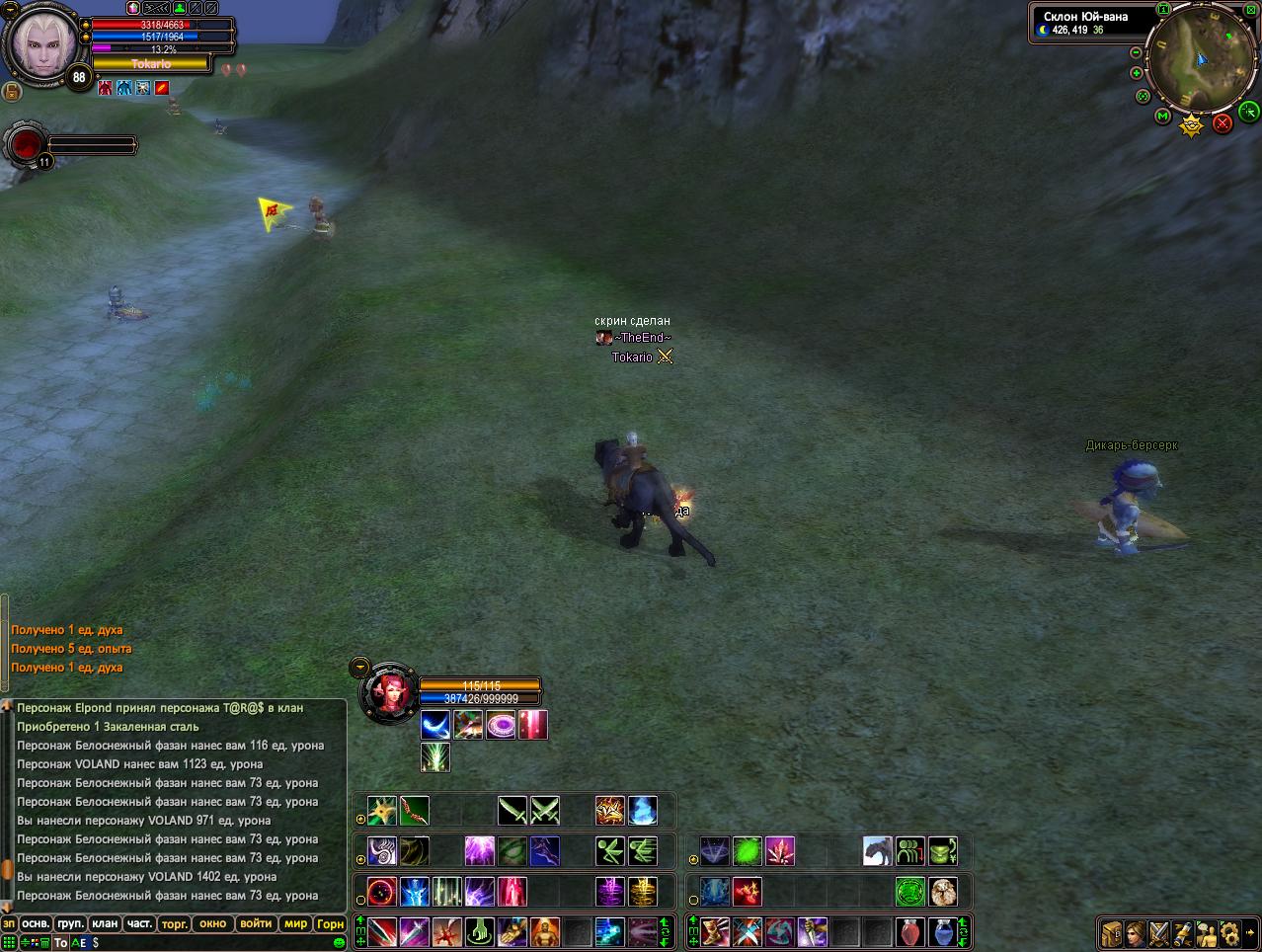Open the character portrait menu icon
This screenshot has width=1262, height=952.
click(x=1136, y=932)
